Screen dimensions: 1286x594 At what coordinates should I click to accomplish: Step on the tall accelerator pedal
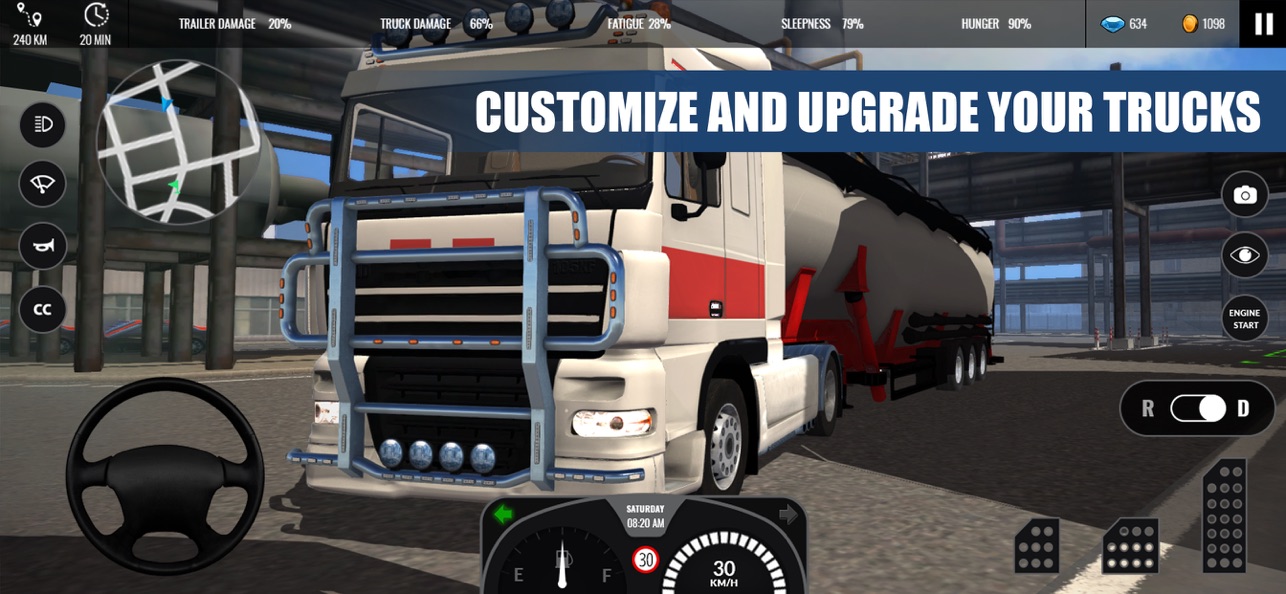pos(1225,515)
